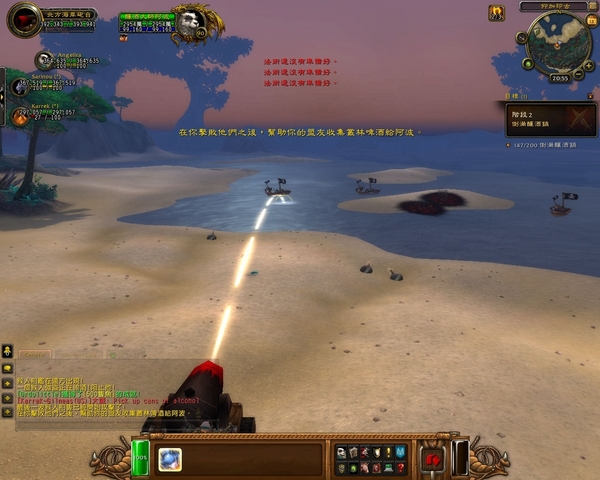600x480 pixels.
Task: Open the blue guild micro menu button
Action: point(402,453)
